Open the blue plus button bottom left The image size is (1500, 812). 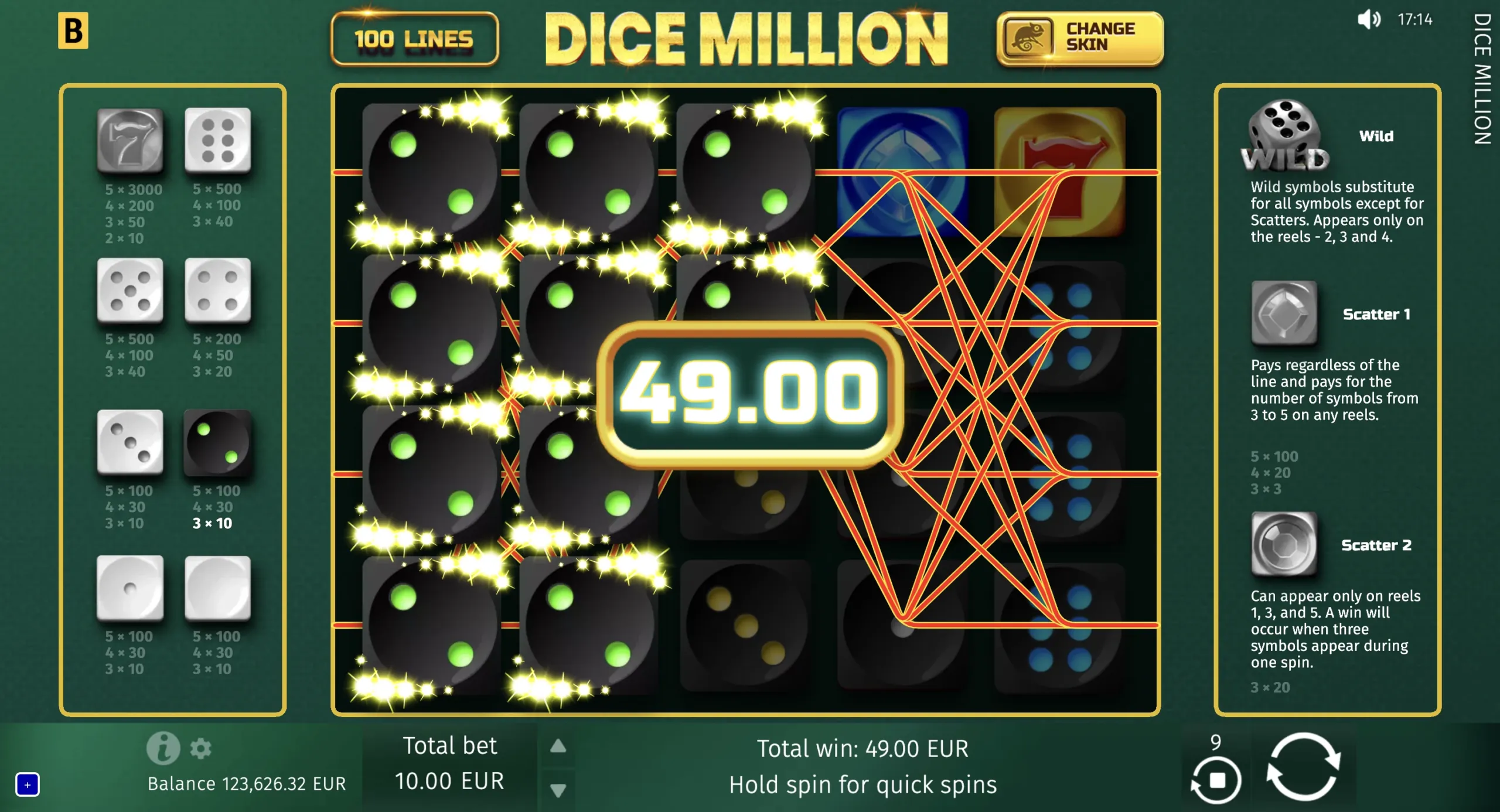[x=28, y=786]
